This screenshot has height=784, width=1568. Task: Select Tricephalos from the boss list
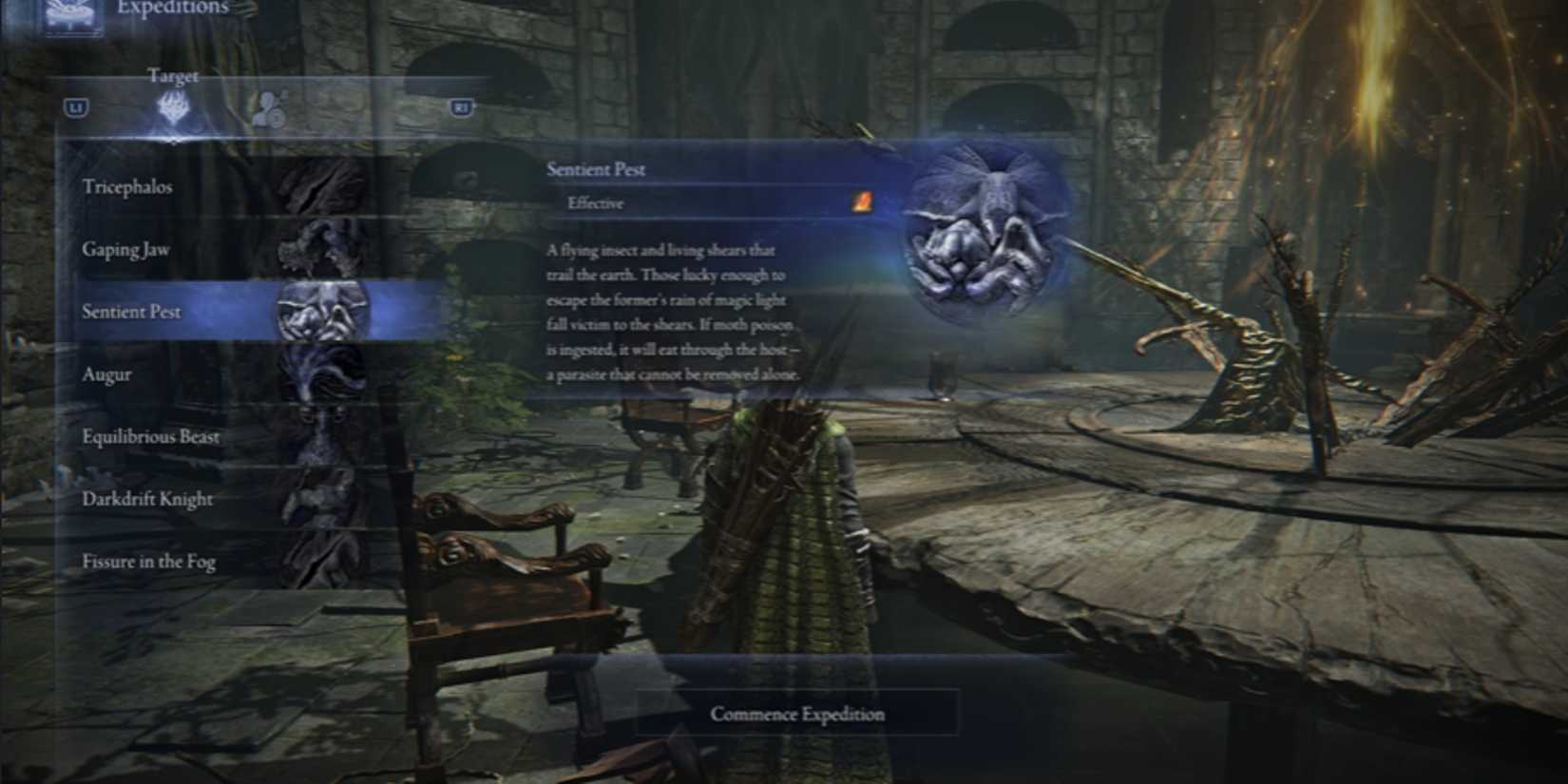pos(128,186)
